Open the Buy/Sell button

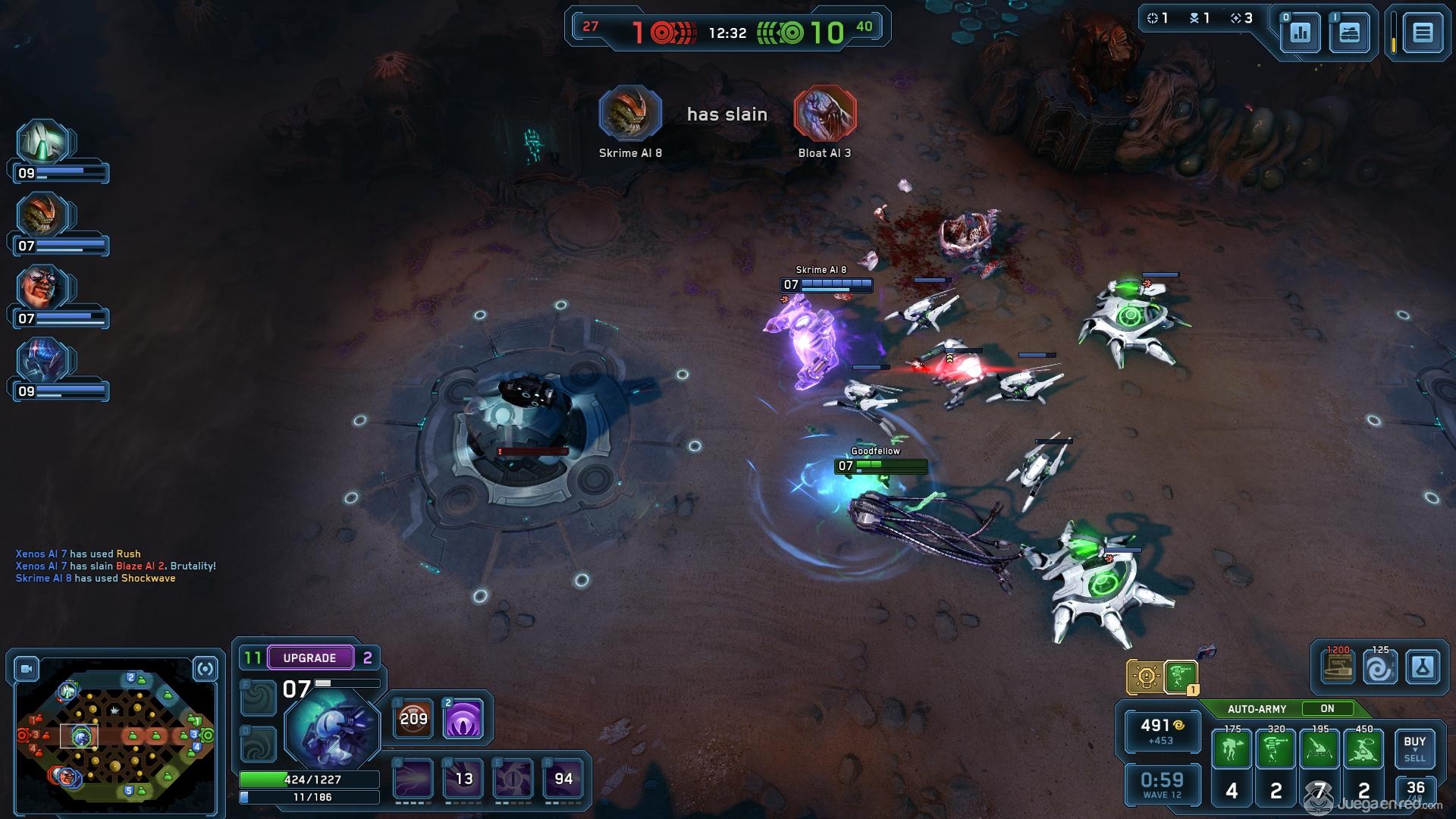(1414, 748)
